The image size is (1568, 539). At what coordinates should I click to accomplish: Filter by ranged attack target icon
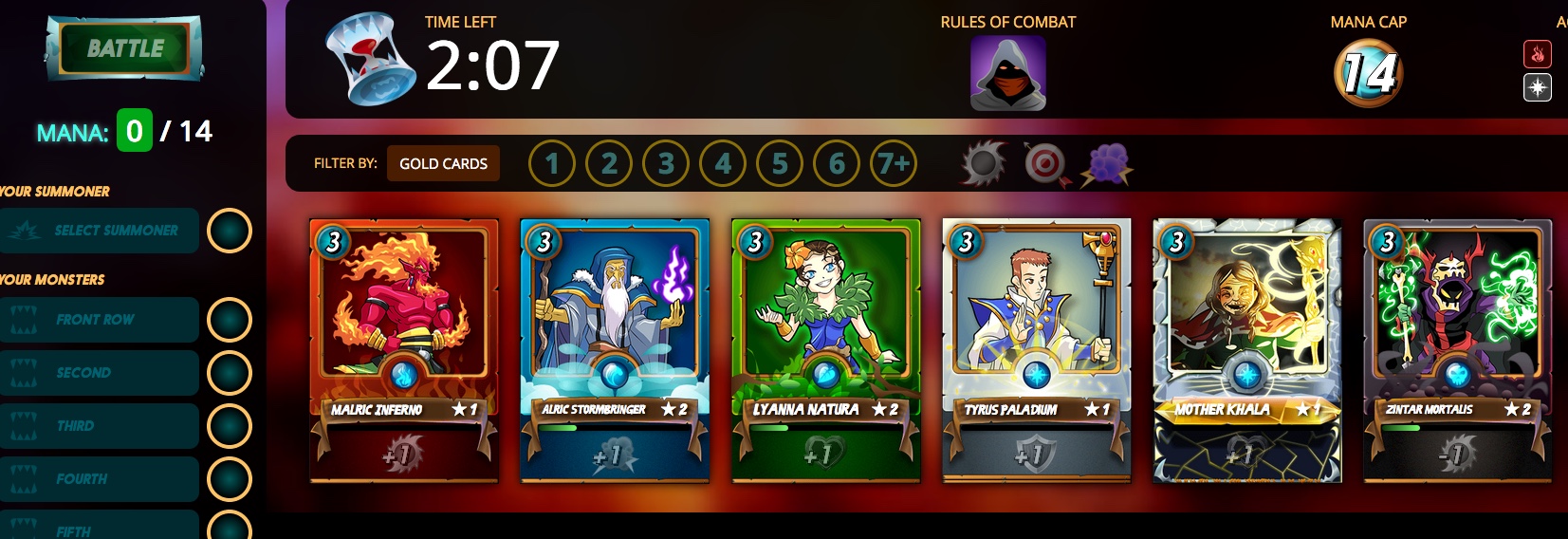pos(1044,164)
